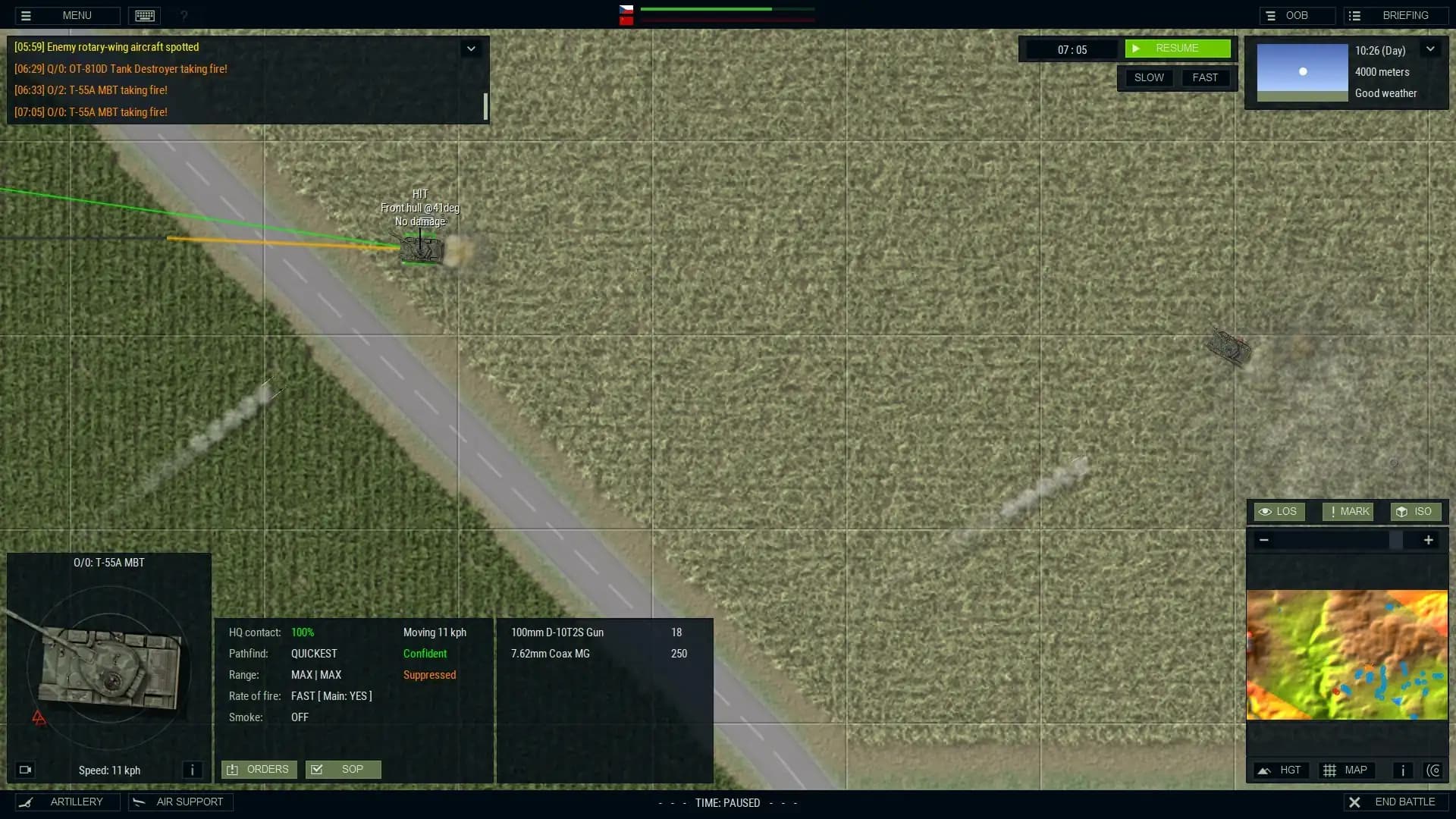Open unit info via i icon on minimap bar

[x=1402, y=770]
